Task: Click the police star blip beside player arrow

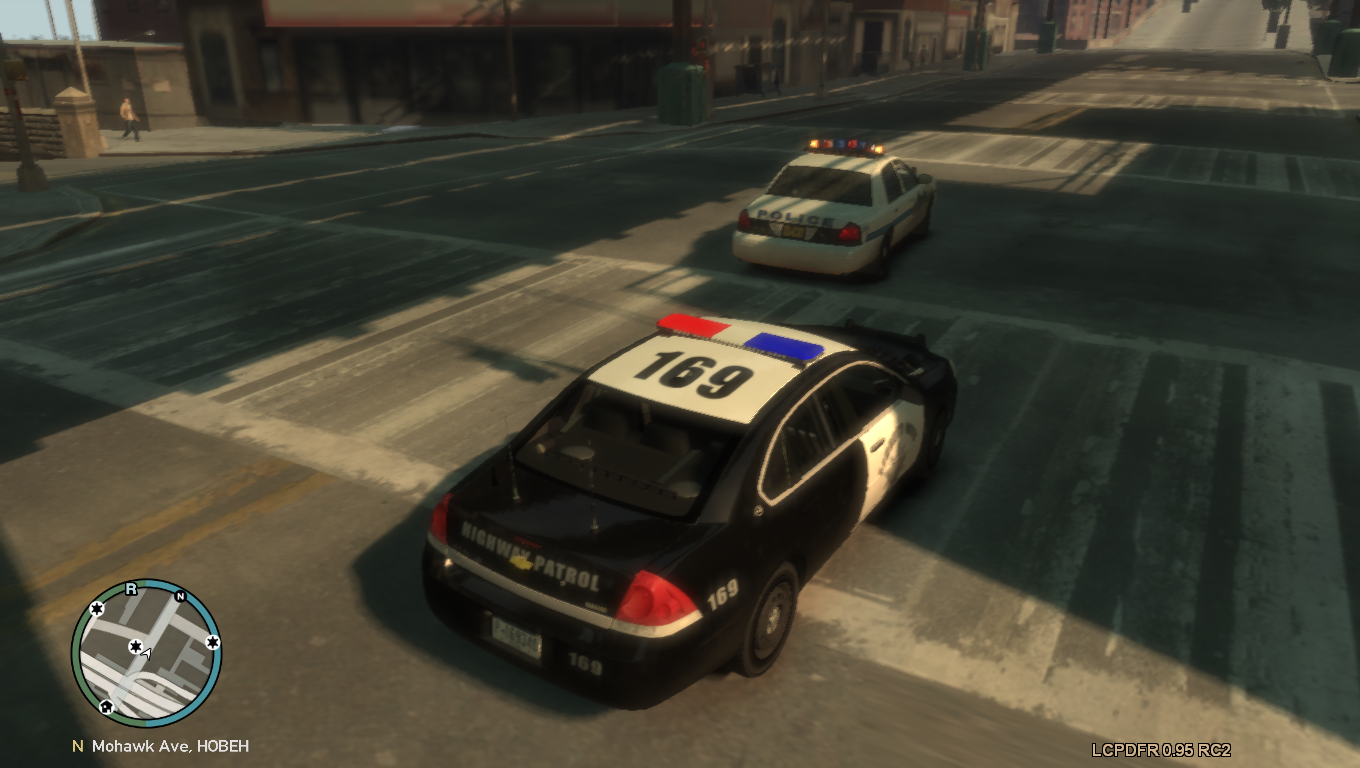Action: (135, 647)
